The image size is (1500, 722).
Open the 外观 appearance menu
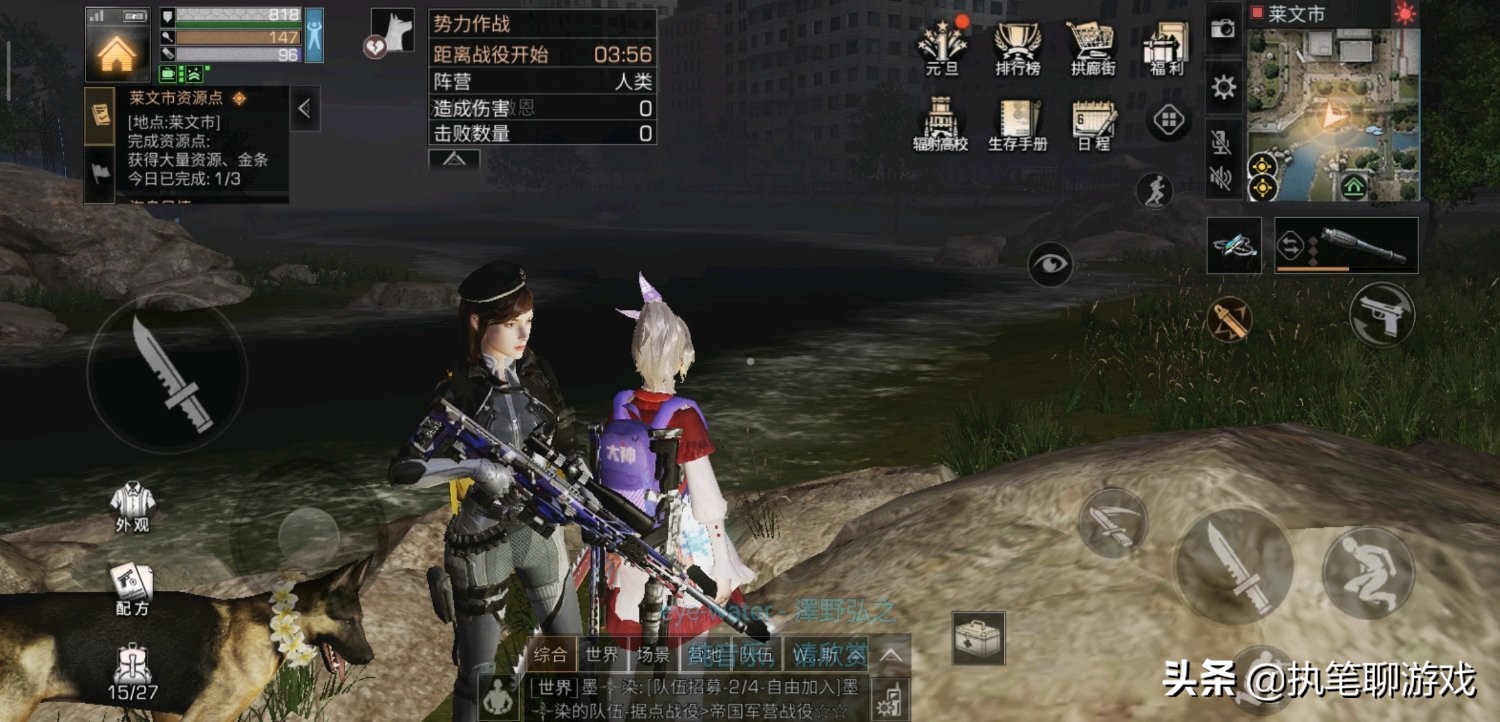point(131,507)
